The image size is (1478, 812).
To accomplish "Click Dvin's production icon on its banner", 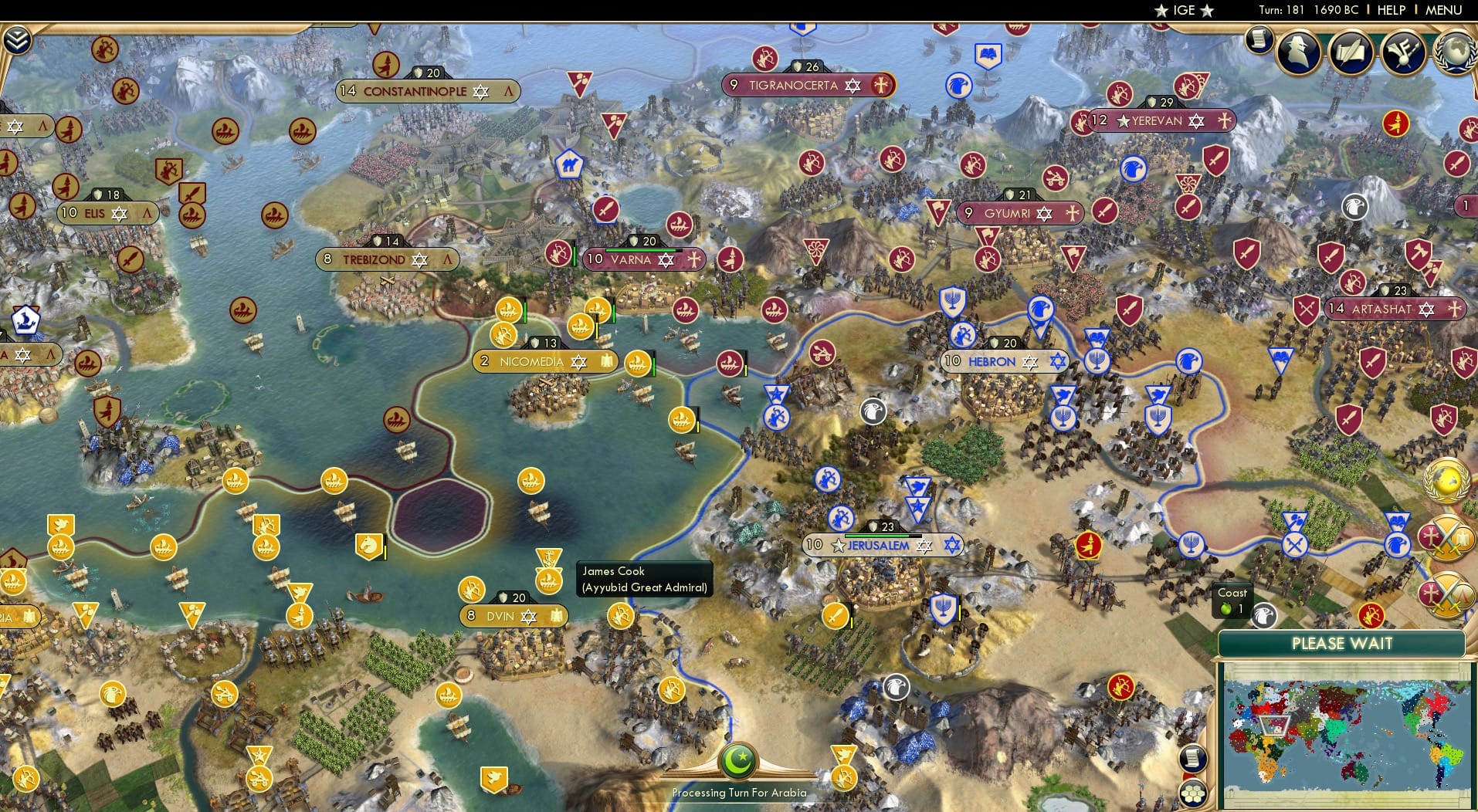I will 558,616.
